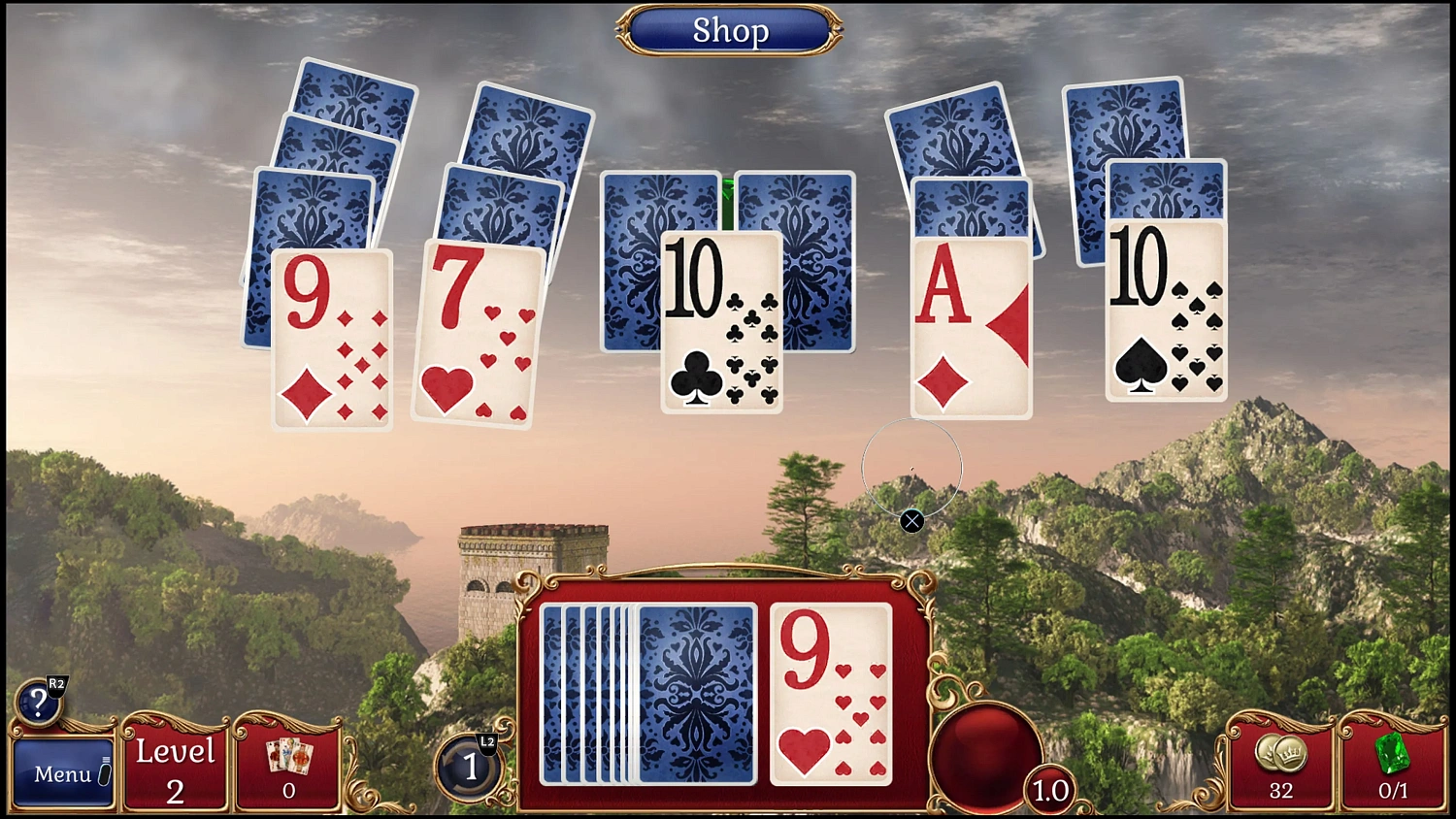The height and width of the screenshot is (819, 1456).
Task: Open the Menu
Action: coord(62,773)
